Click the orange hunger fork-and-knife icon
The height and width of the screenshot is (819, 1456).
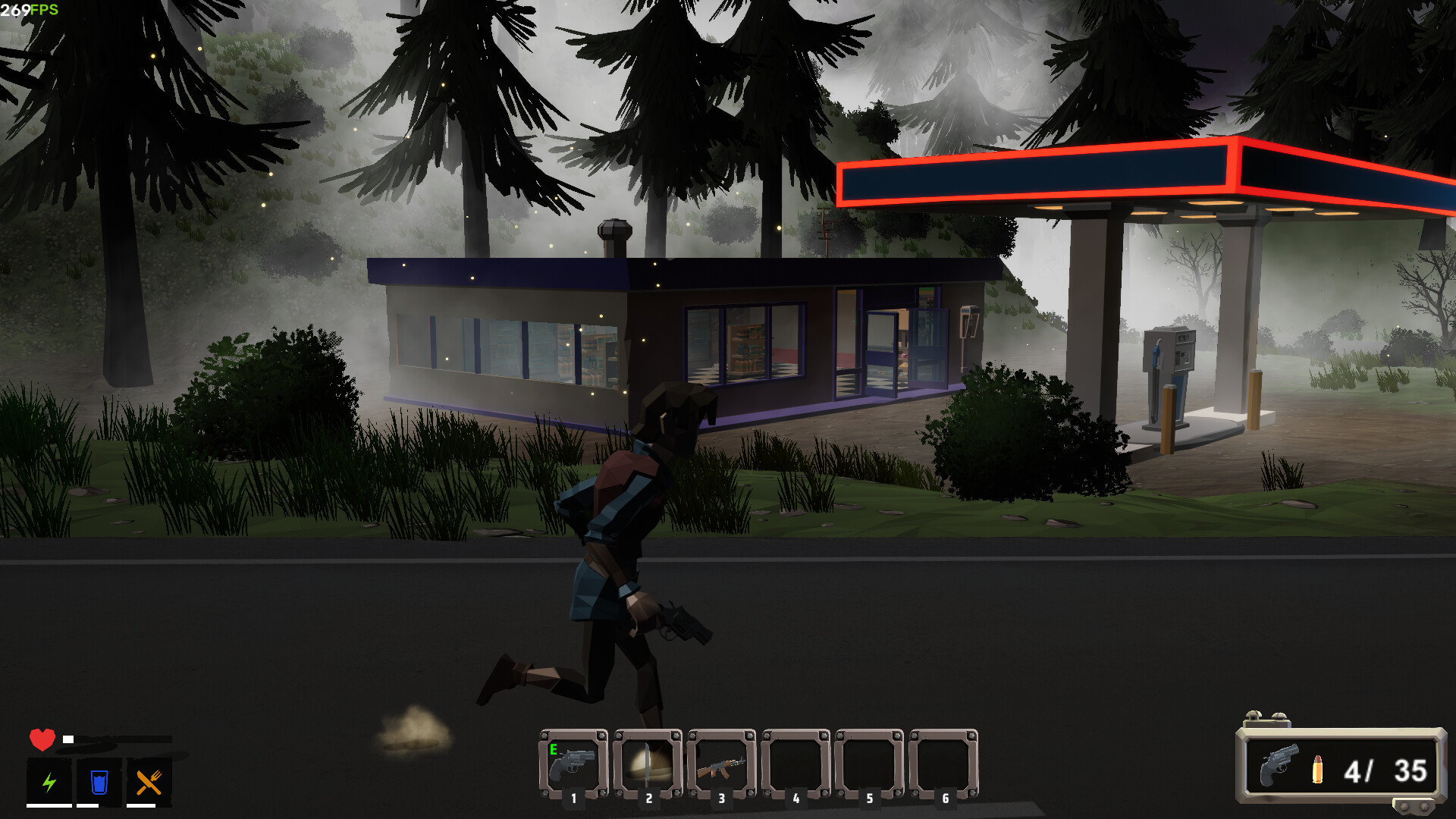coord(147,780)
